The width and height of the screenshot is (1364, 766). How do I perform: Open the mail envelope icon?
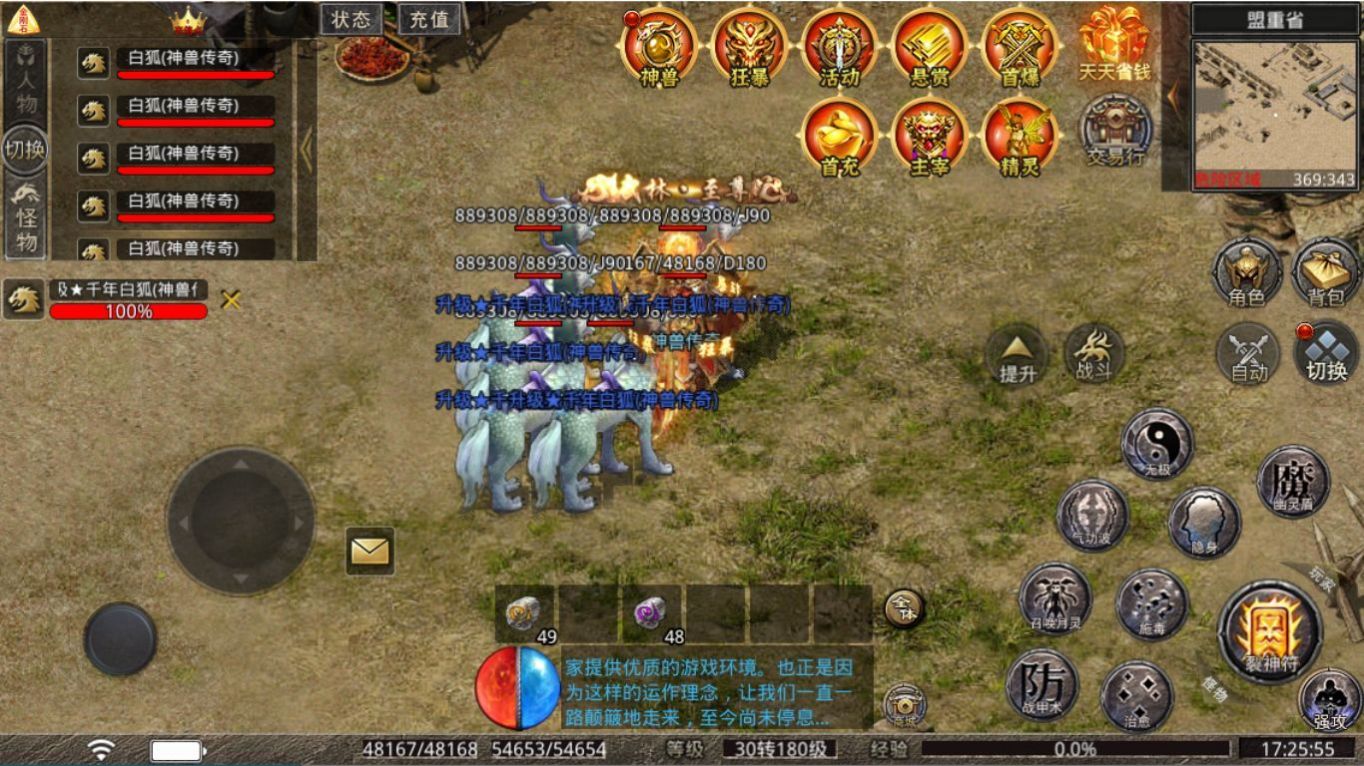[370, 550]
